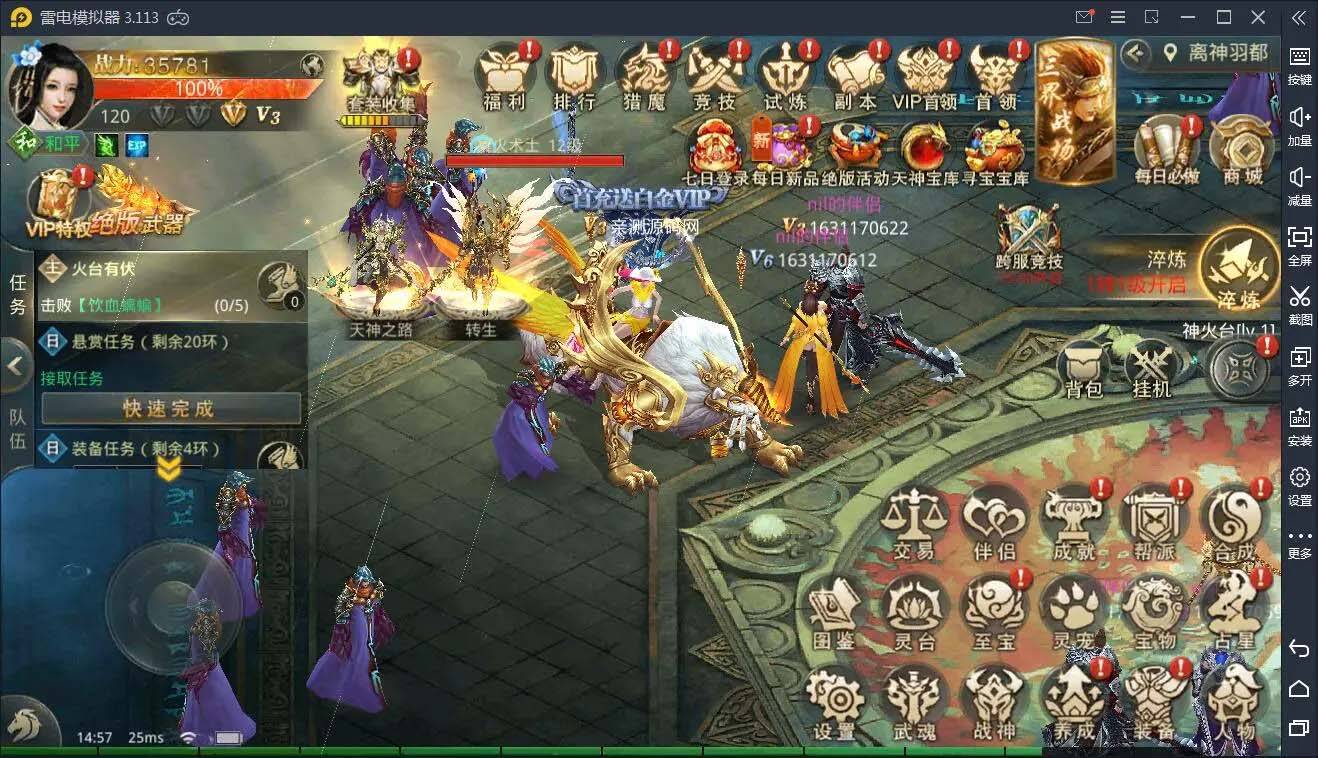The height and width of the screenshot is (758, 1318).
Task: Open the 灵宠 spirit pet menu
Action: [1073, 610]
